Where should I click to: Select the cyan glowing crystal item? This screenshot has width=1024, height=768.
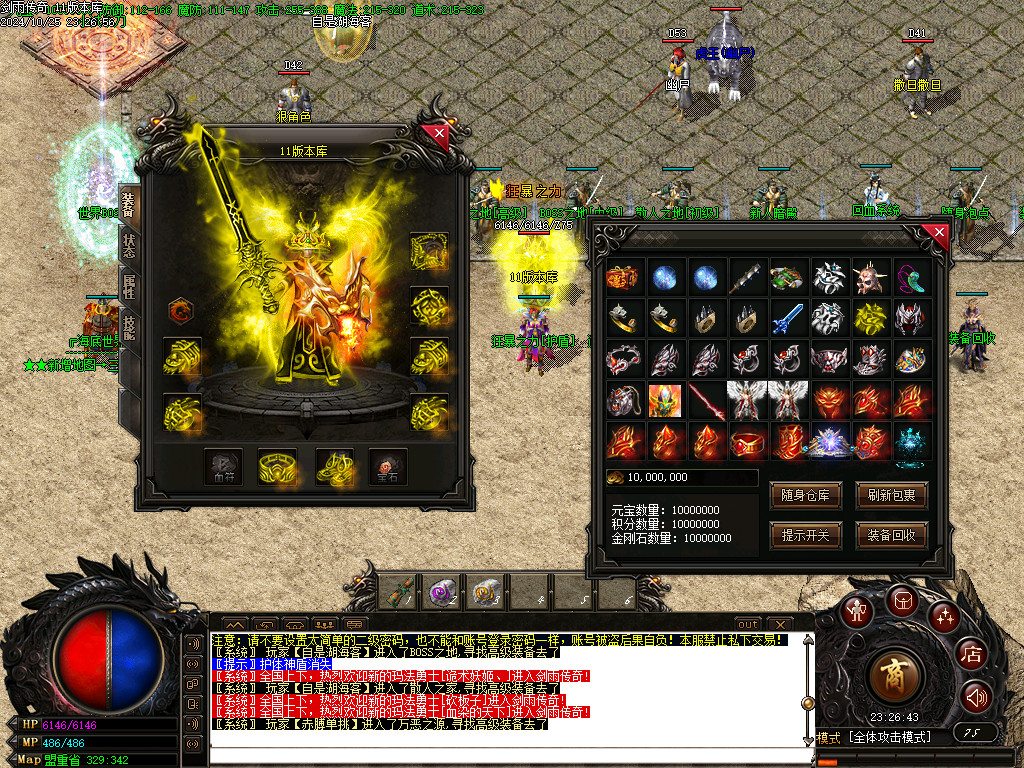[912, 441]
